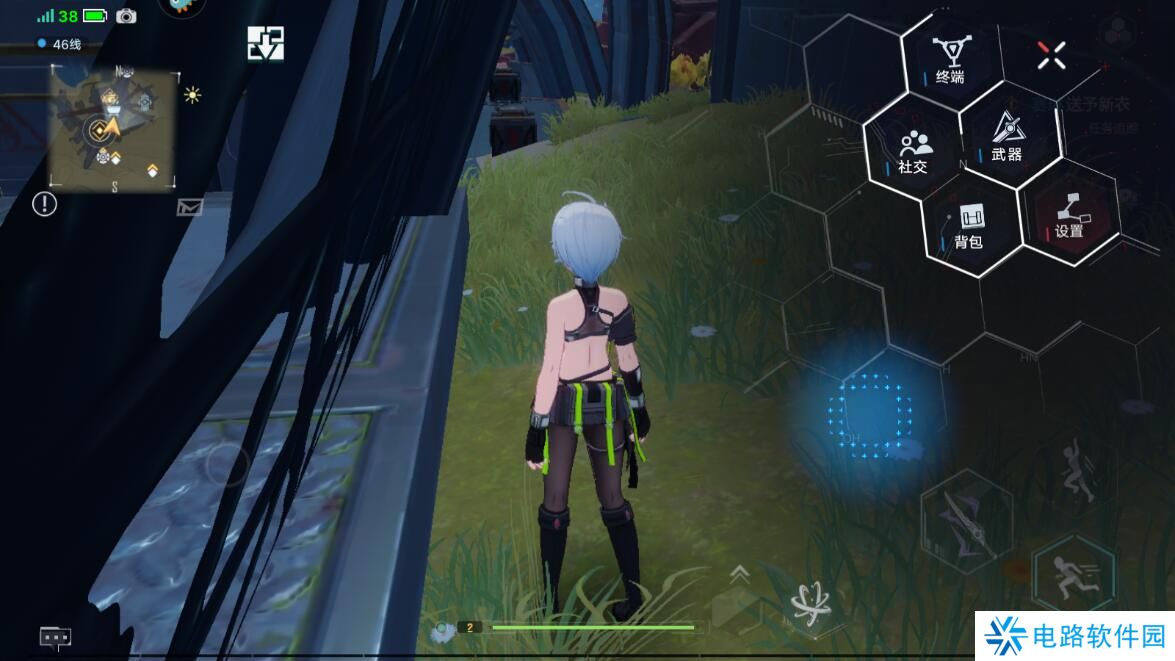The width and height of the screenshot is (1175, 661).
Task: Tap the blue dotted hexagon button
Action: pos(871,413)
